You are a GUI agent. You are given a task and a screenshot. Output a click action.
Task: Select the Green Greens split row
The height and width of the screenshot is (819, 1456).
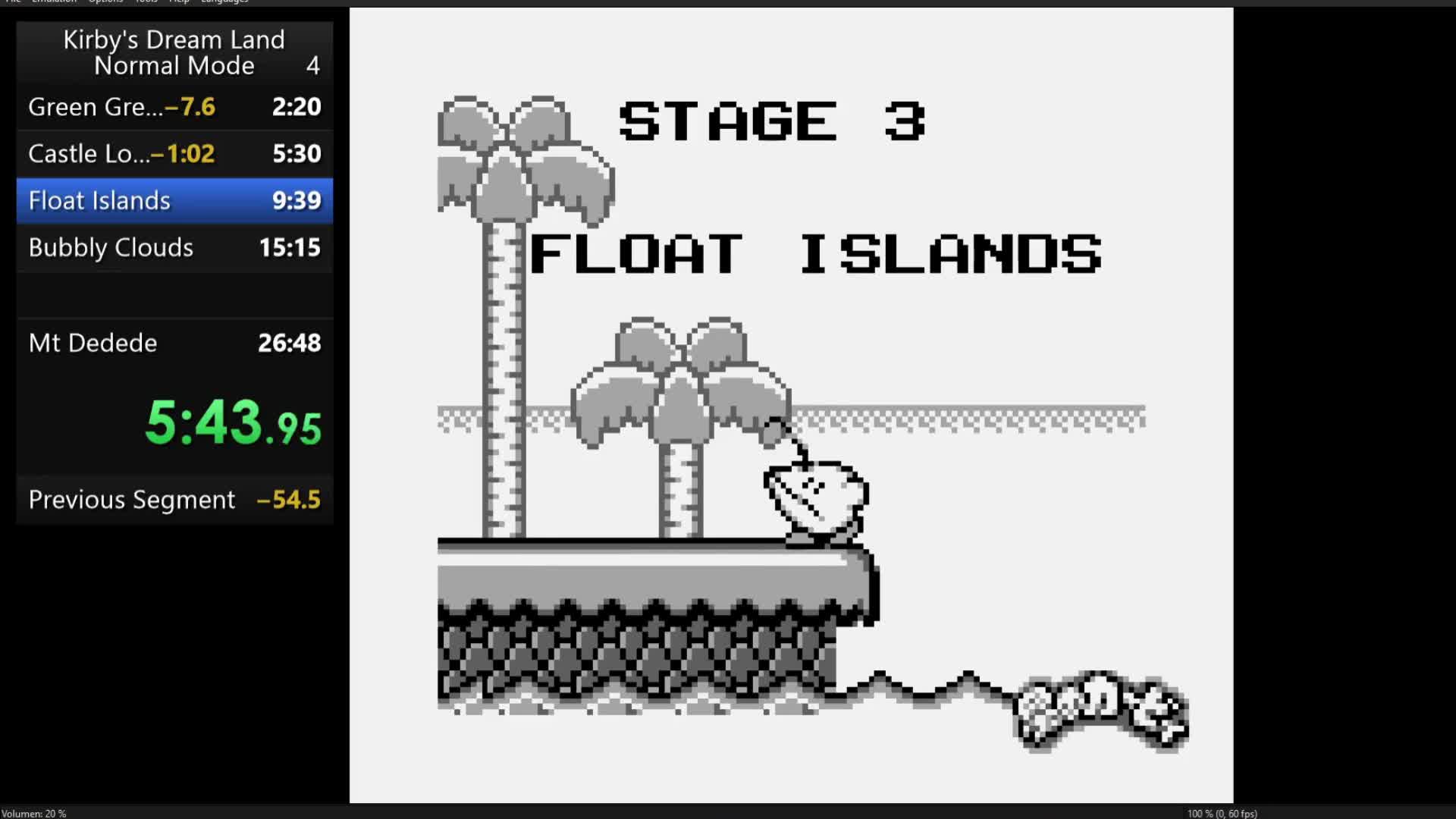174,107
